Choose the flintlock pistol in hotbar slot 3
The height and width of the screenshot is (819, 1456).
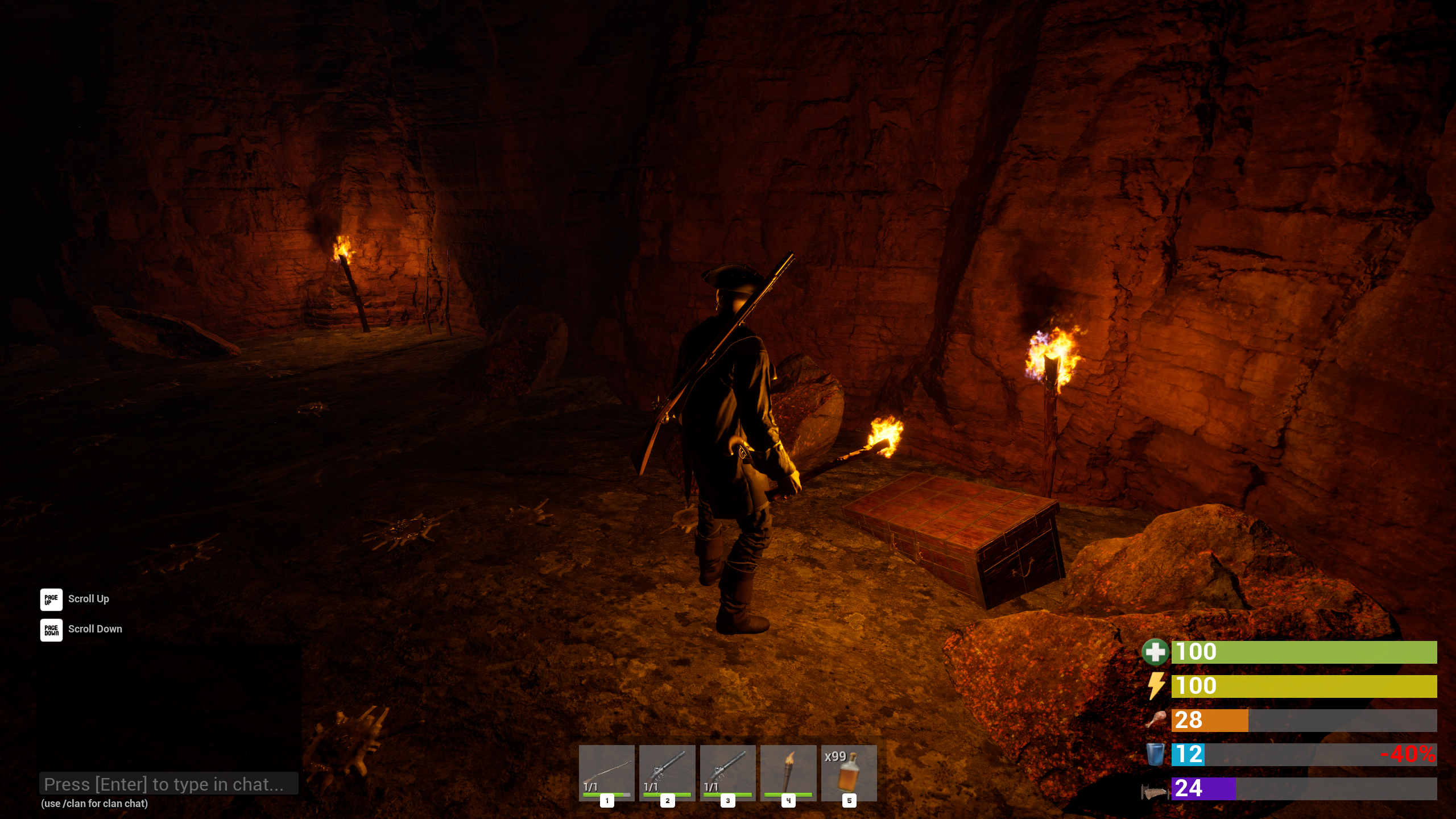coord(727,772)
